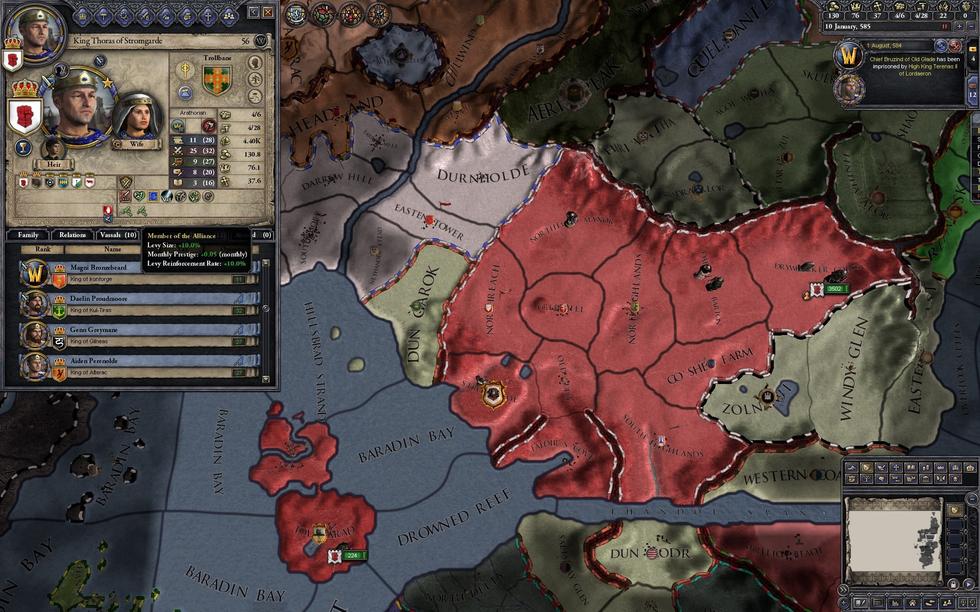980x612 pixels.
Task: Show the Vassals tab
Action: click(117, 235)
